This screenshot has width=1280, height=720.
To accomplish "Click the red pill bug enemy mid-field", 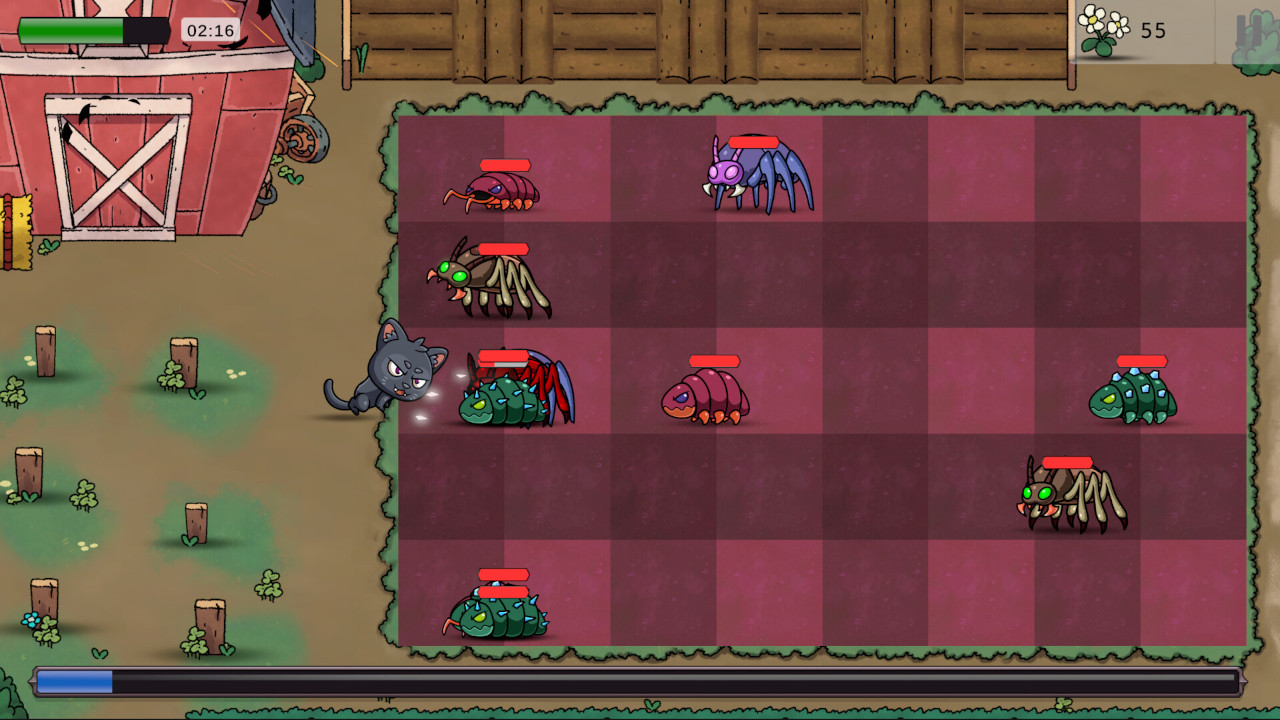I will [x=707, y=397].
